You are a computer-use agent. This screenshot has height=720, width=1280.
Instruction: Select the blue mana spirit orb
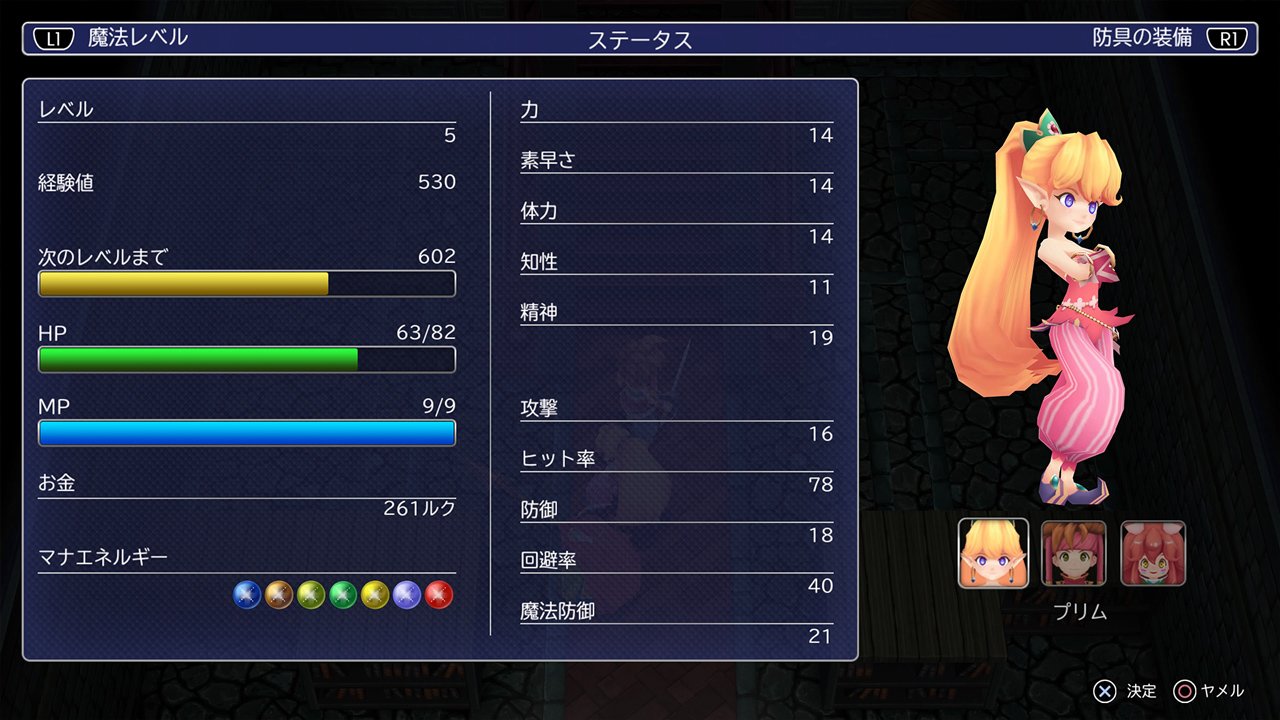(246, 594)
